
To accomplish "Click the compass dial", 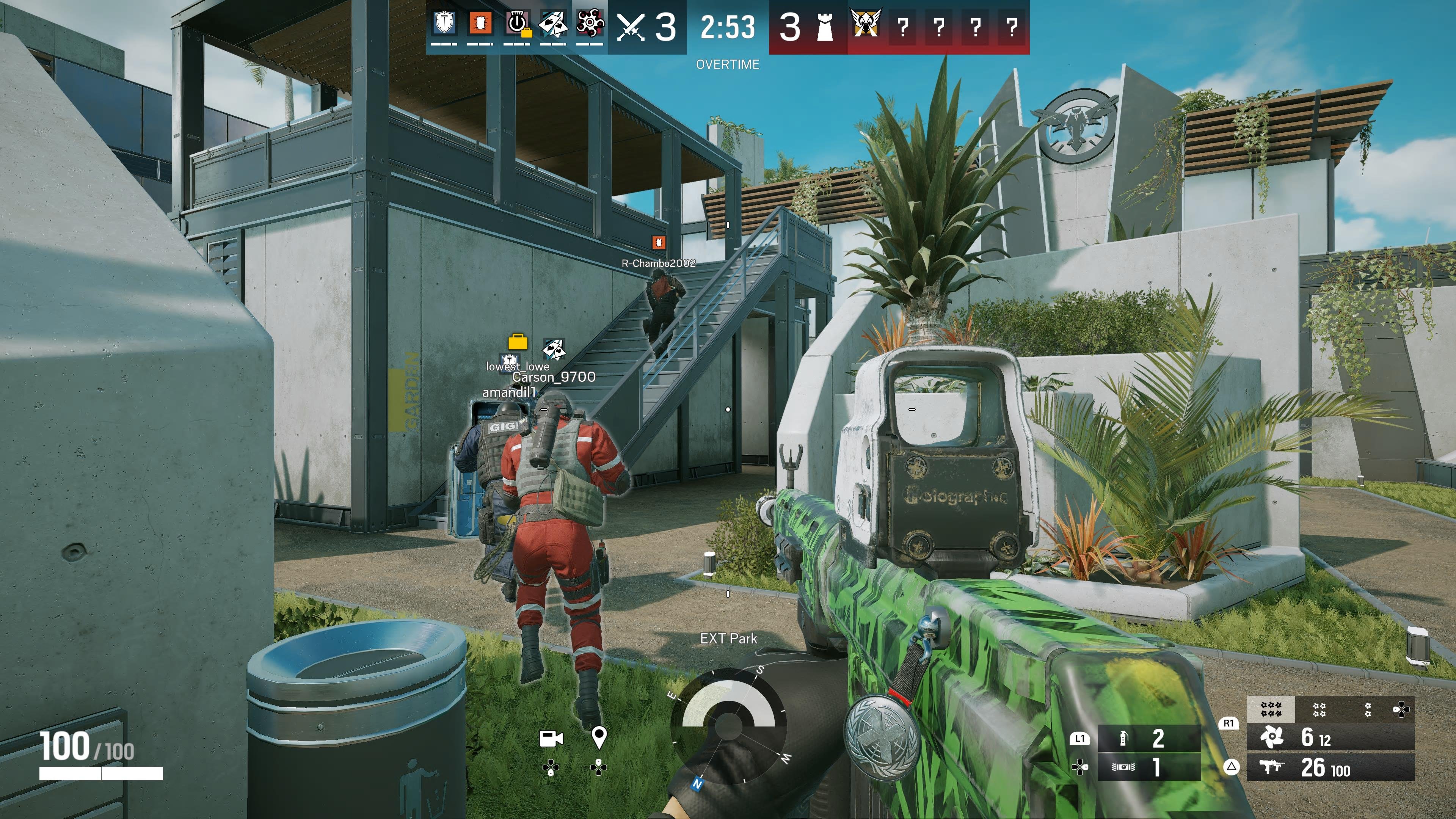I will 728,724.
